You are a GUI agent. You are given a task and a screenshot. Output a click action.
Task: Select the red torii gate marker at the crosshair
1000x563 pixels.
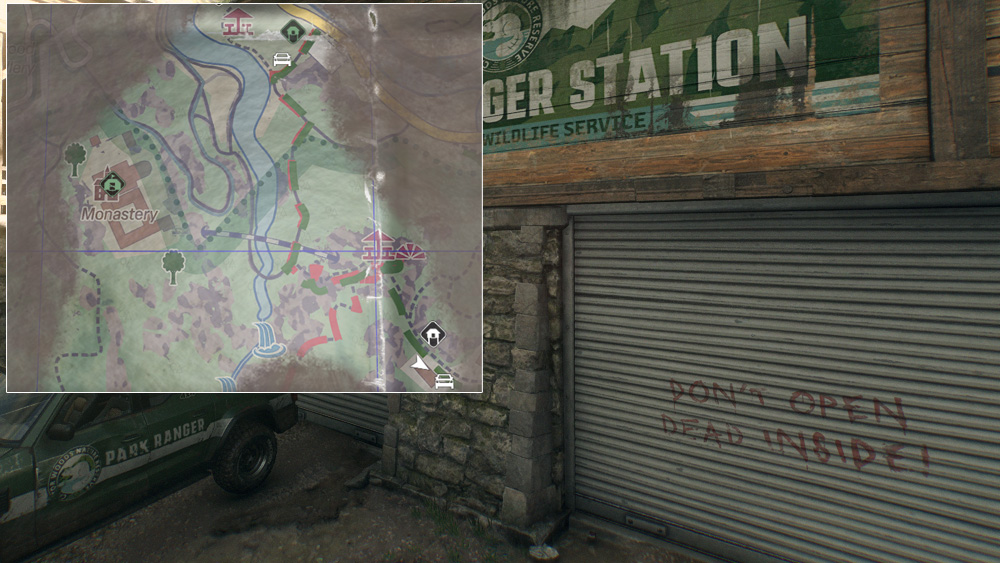coord(377,243)
